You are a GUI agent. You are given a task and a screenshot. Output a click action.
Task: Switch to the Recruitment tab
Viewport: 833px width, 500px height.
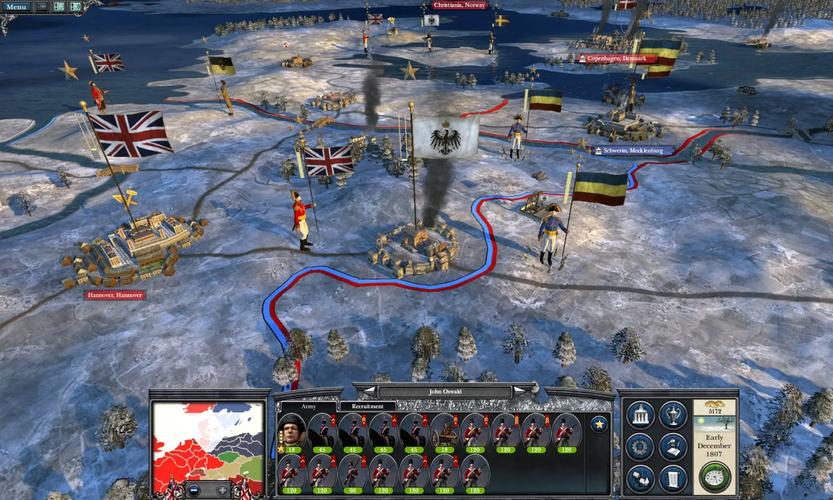pos(366,407)
